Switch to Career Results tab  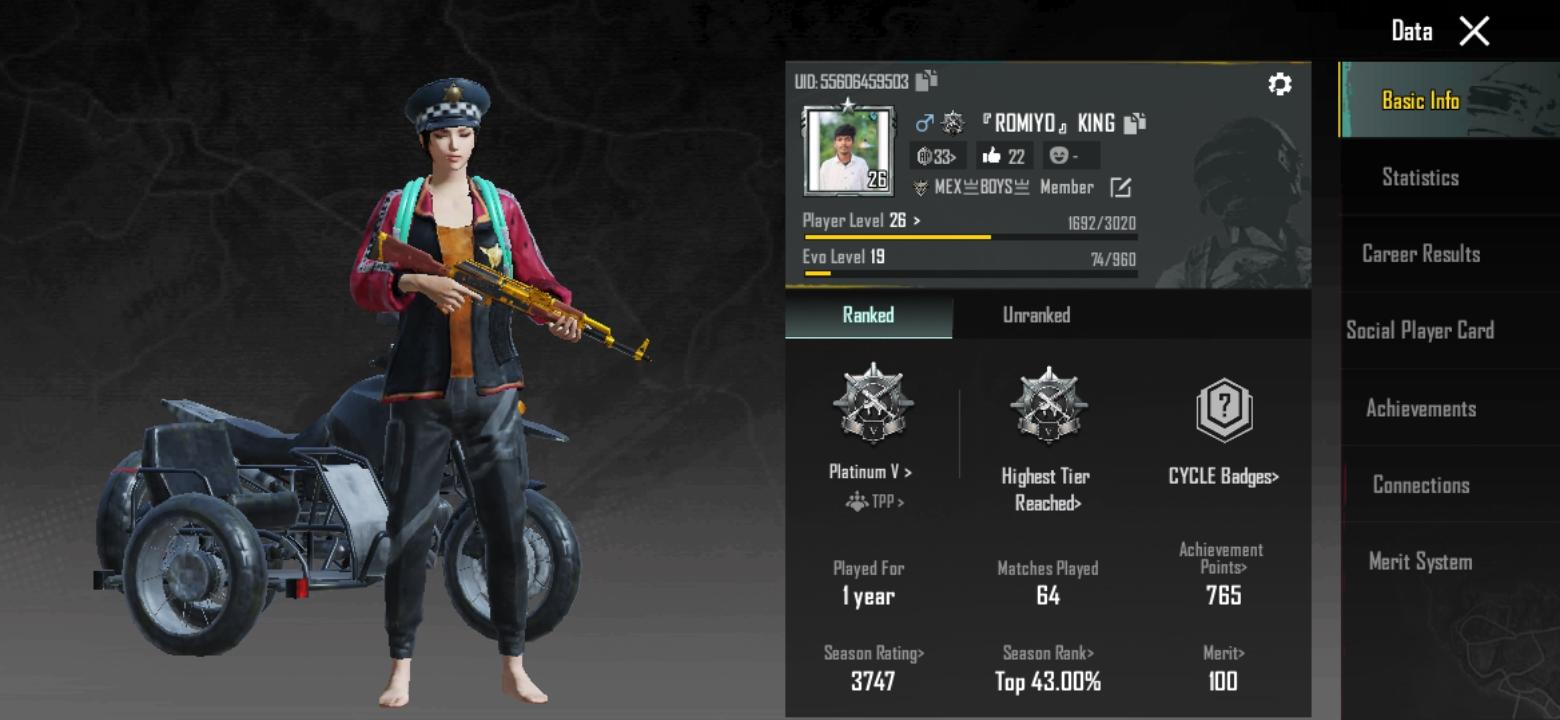point(1420,254)
